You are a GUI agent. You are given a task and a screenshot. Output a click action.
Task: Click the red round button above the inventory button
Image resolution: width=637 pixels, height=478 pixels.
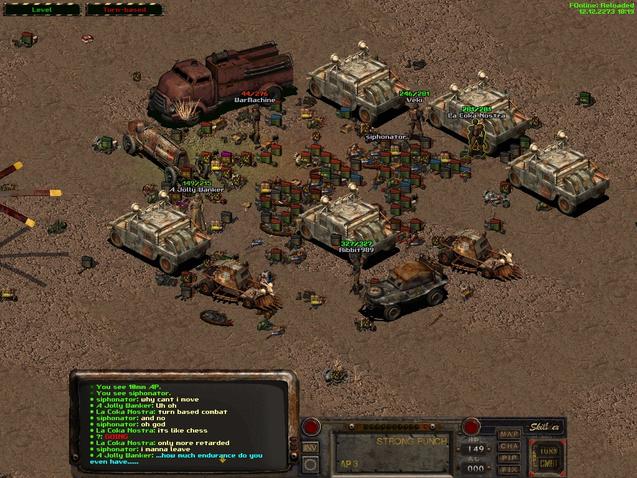coord(311,428)
